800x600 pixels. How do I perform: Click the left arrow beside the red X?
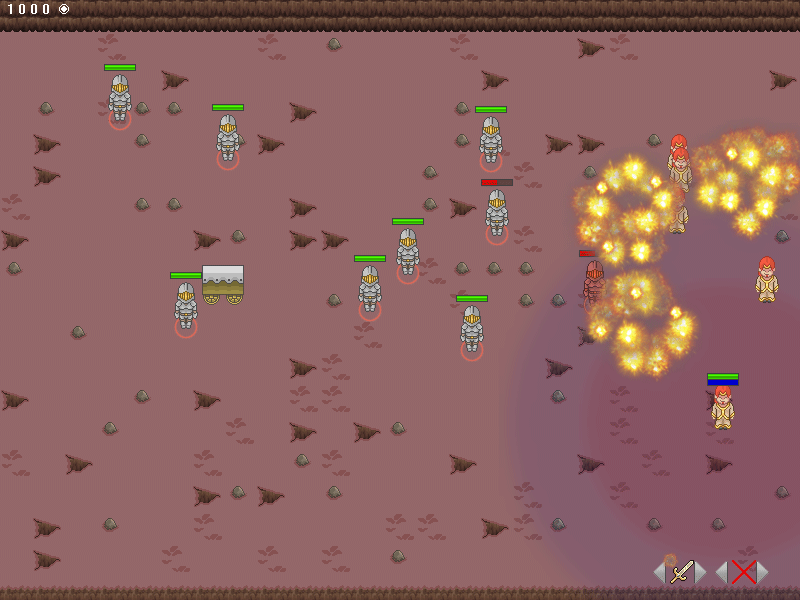click(x=720, y=572)
